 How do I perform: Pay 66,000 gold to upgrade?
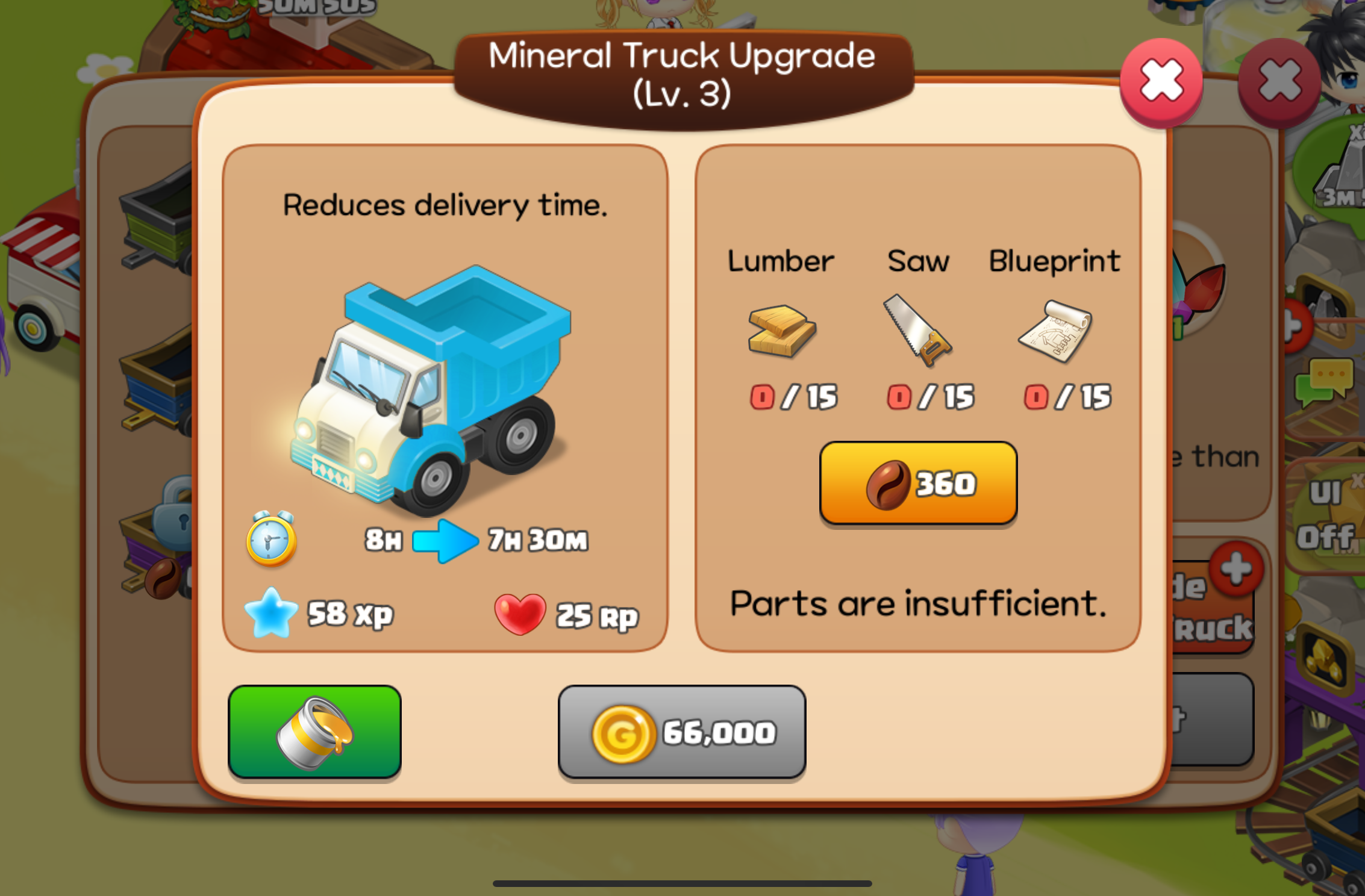click(x=682, y=732)
